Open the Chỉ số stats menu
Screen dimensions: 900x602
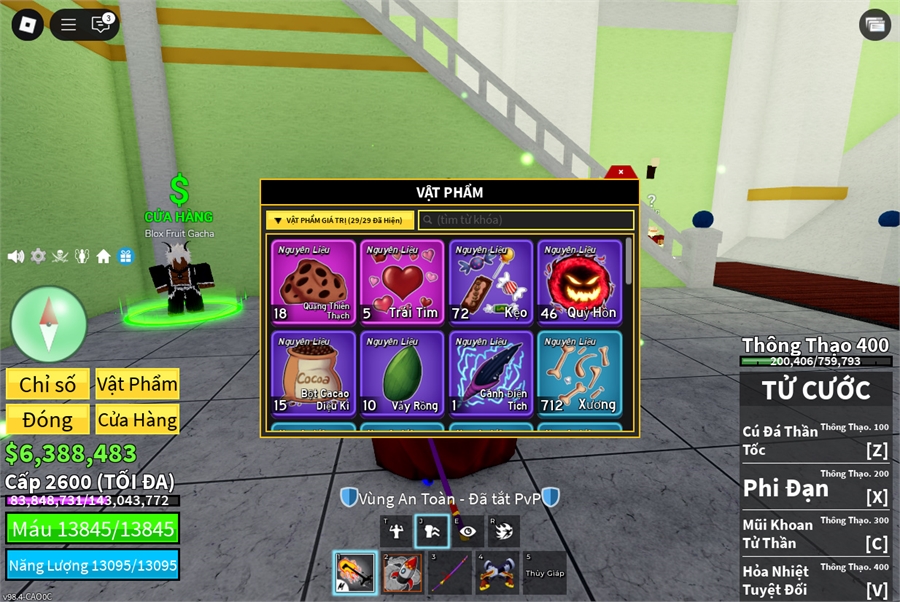pyautogui.click(x=48, y=384)
